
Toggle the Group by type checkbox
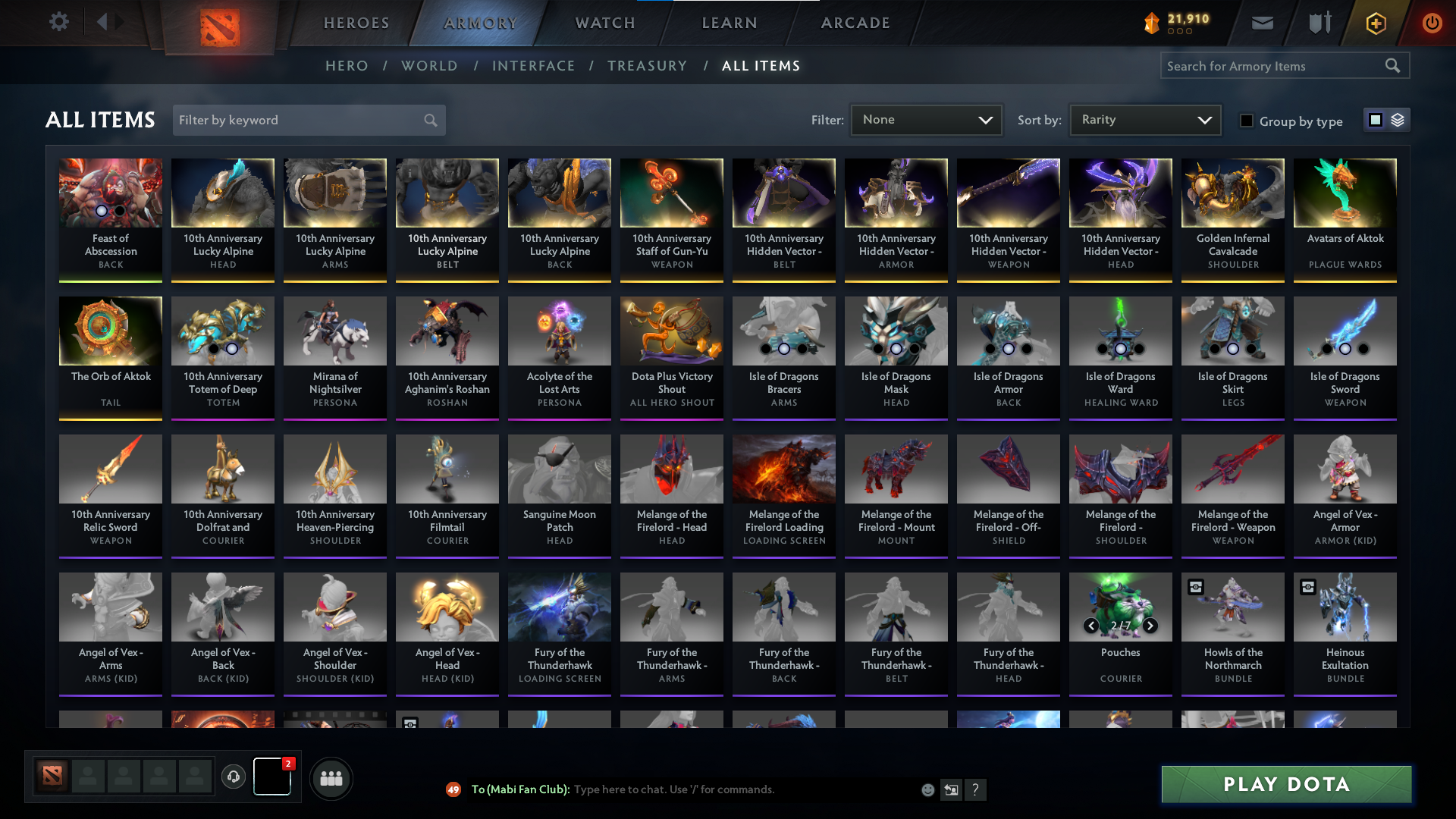point(1247,121)
